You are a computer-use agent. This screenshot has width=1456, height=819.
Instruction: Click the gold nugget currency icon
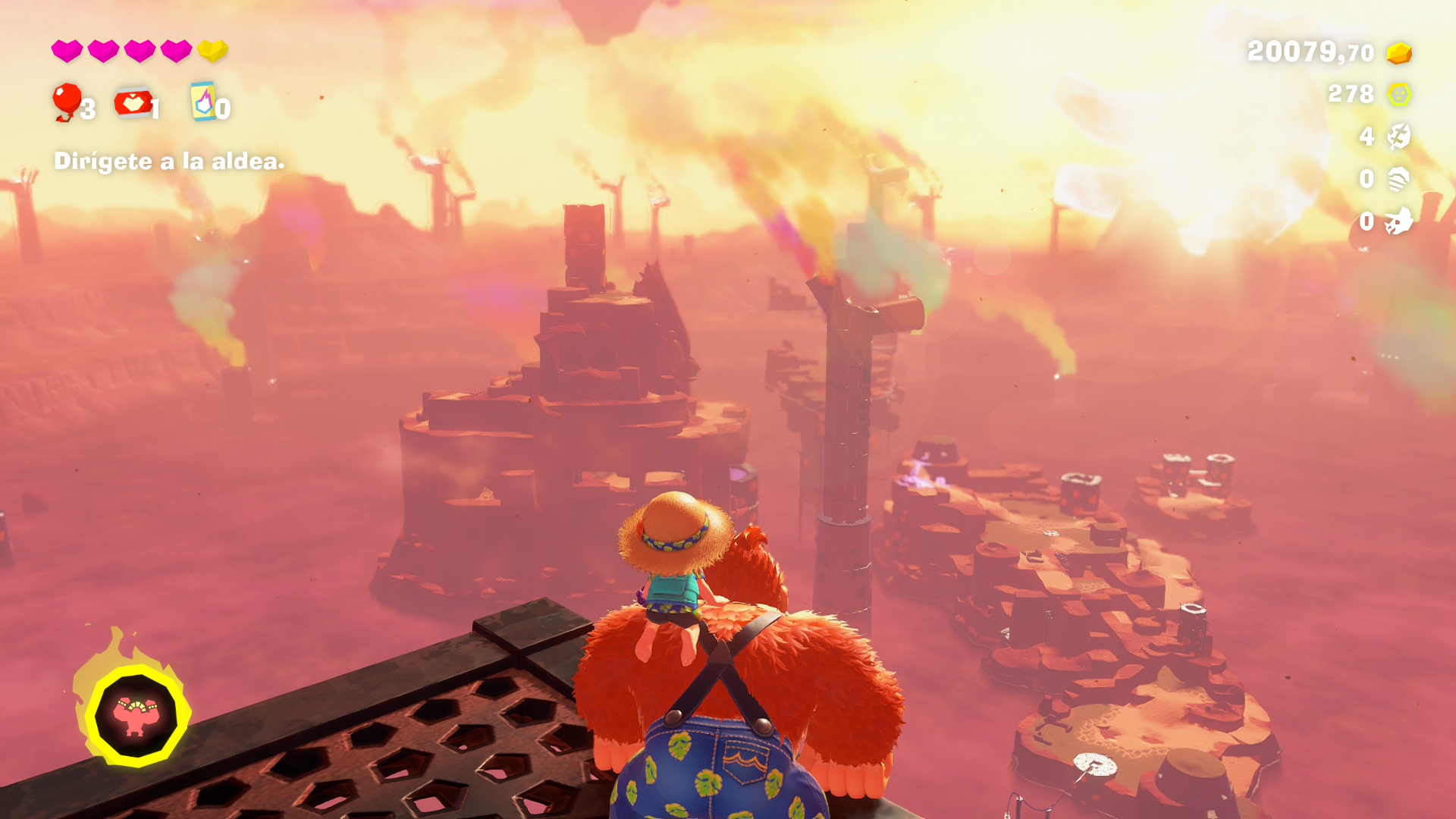[1398, 53]
